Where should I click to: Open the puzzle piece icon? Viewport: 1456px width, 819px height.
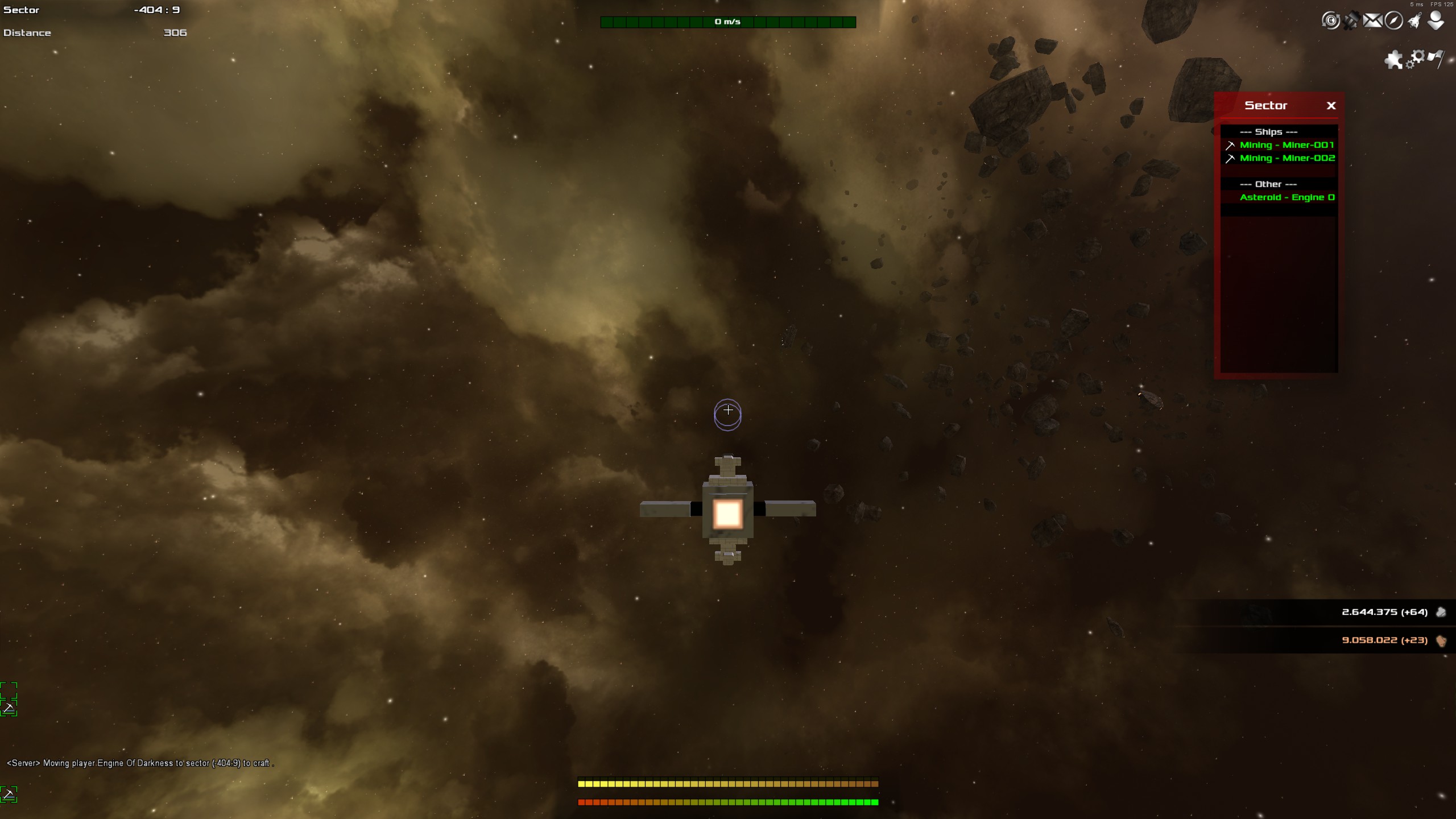pyautogui.click(x=1393, y=59)
